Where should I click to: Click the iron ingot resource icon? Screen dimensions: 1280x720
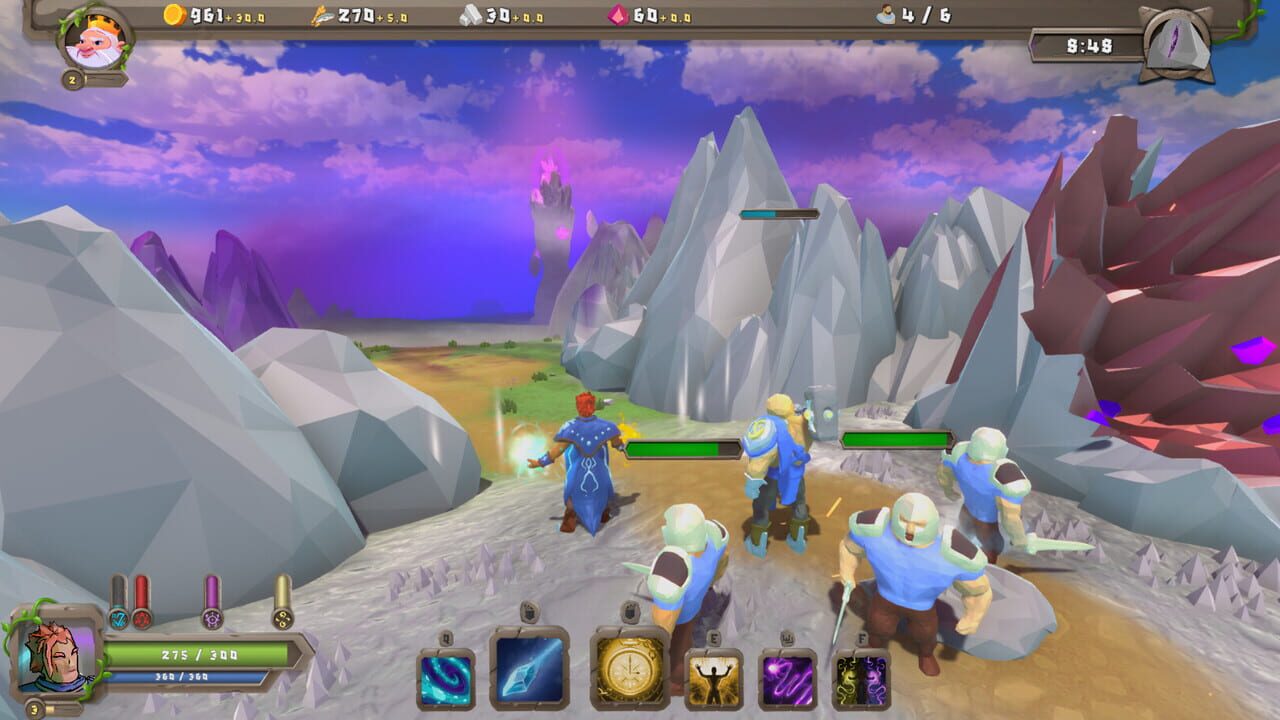coord(473,17)
